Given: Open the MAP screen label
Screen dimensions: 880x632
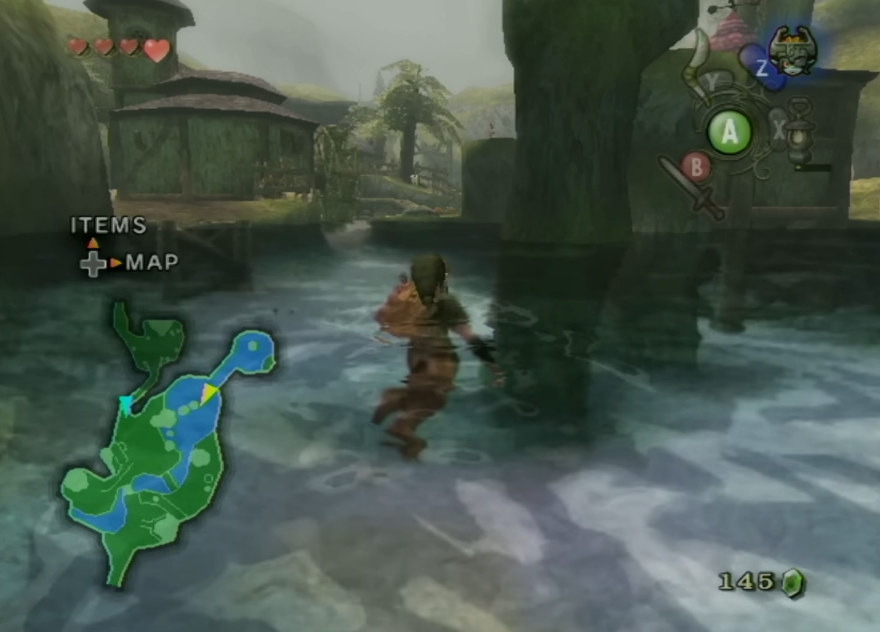Looking at the screenshot, I should tap(152, 263).
